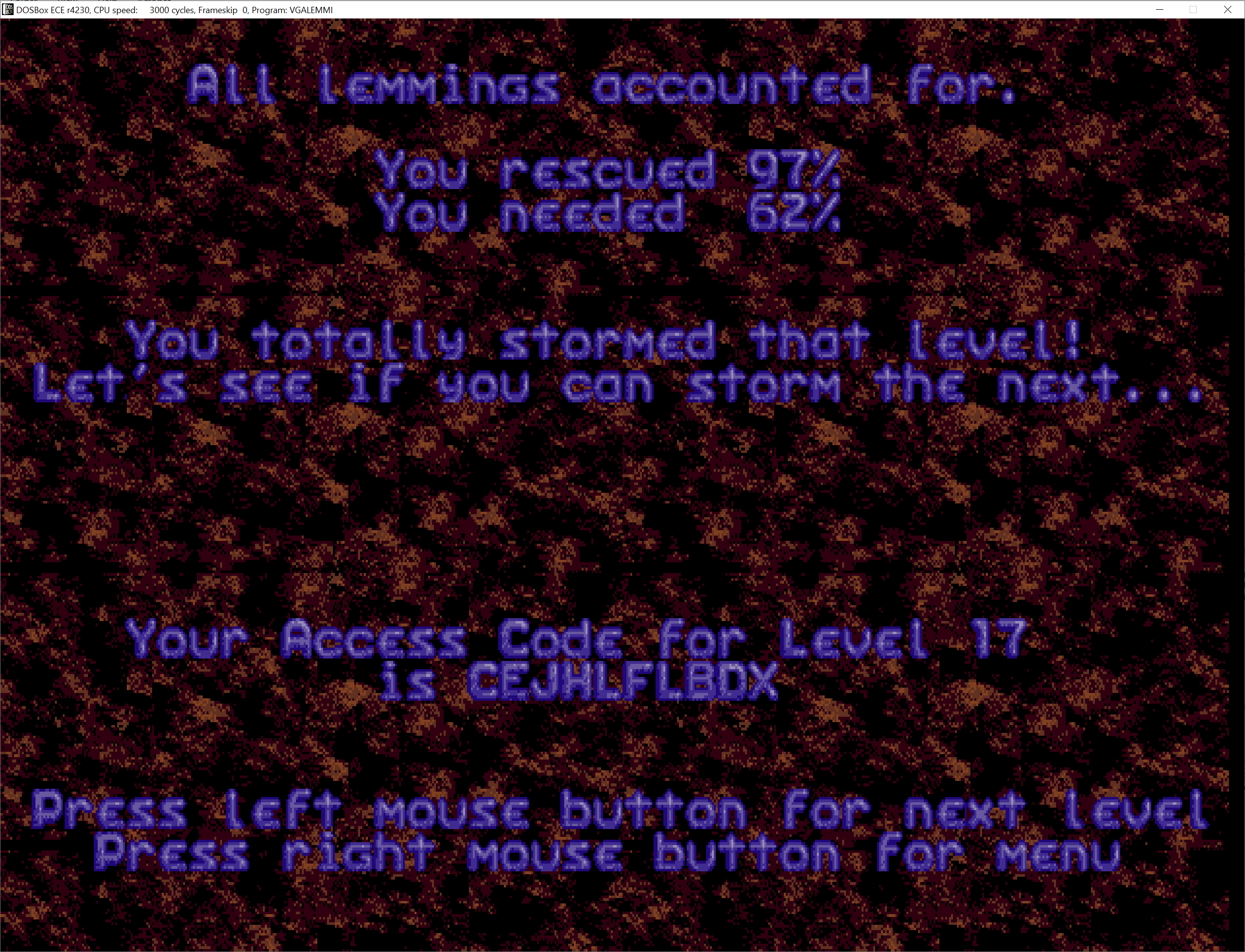Minimize the DOSBox window
Image resolution: width=1245 pixels, height=952 pixels.
(x=1159, y=10)
